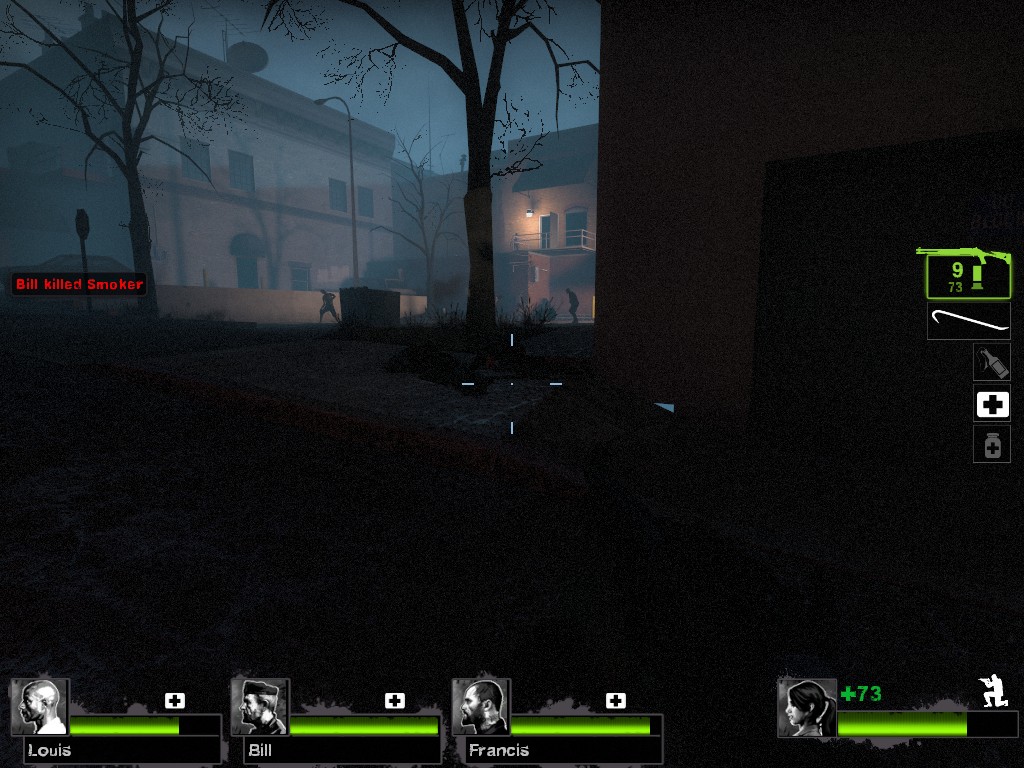
Task: Select the first aid kit slot
Action: point(992,404)
